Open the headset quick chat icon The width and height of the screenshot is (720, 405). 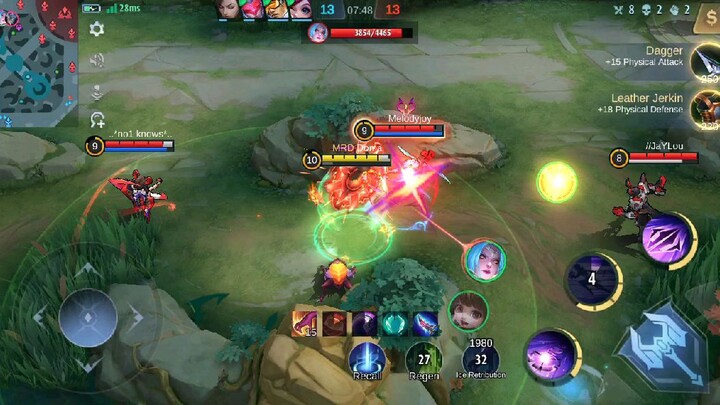[x=97, y=120]
